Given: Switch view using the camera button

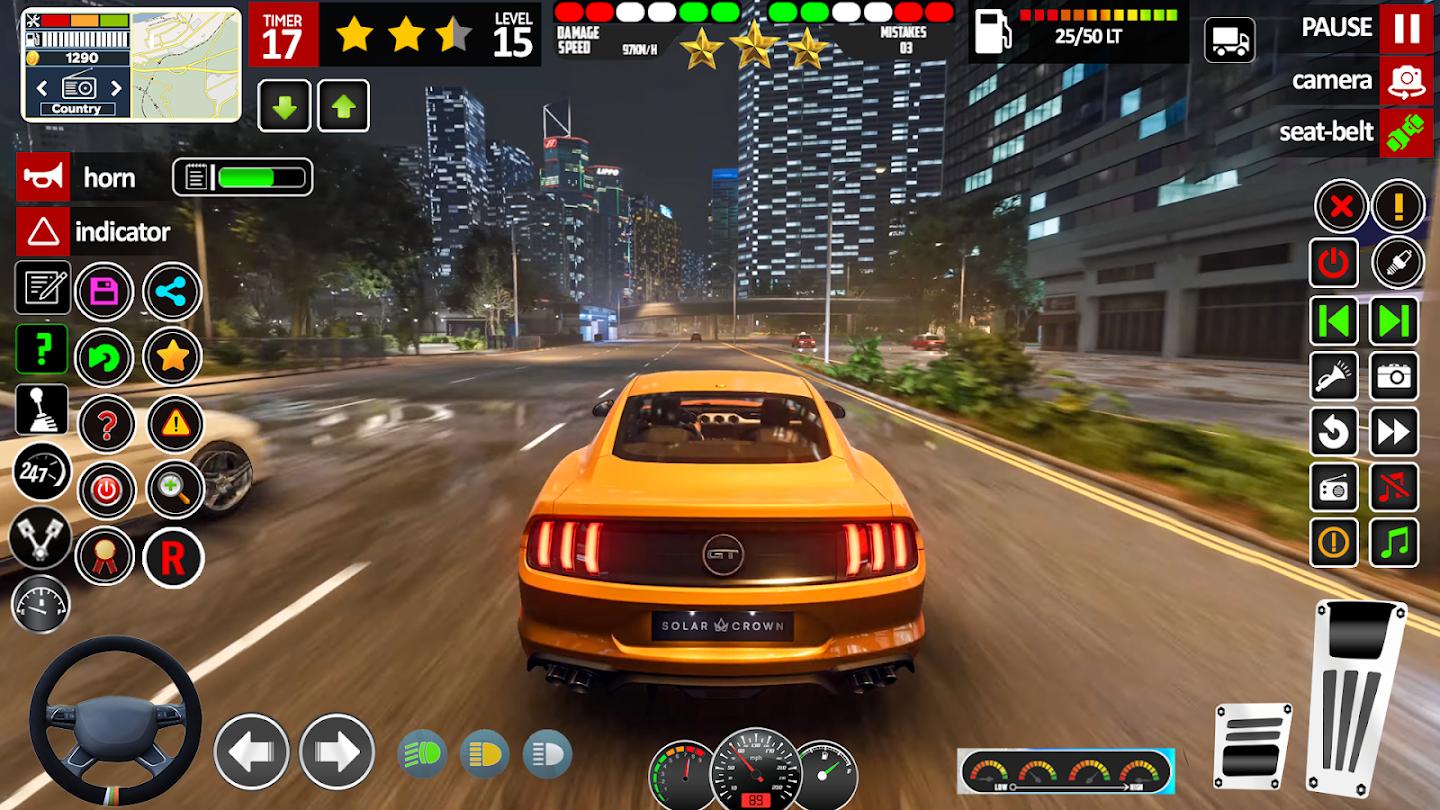Looking at the screenshot, I should point(1406,81).
